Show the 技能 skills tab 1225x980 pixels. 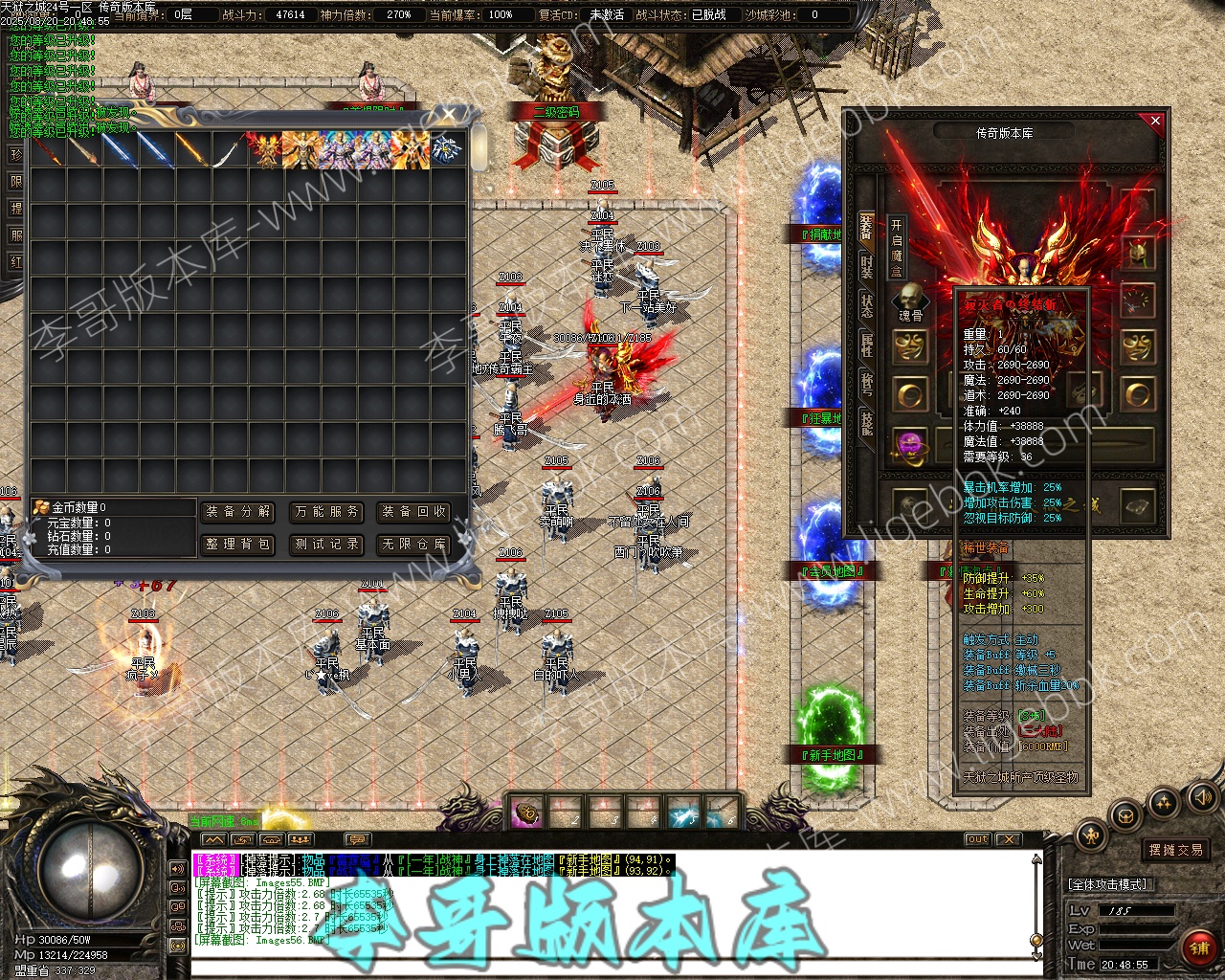point(866,422)
